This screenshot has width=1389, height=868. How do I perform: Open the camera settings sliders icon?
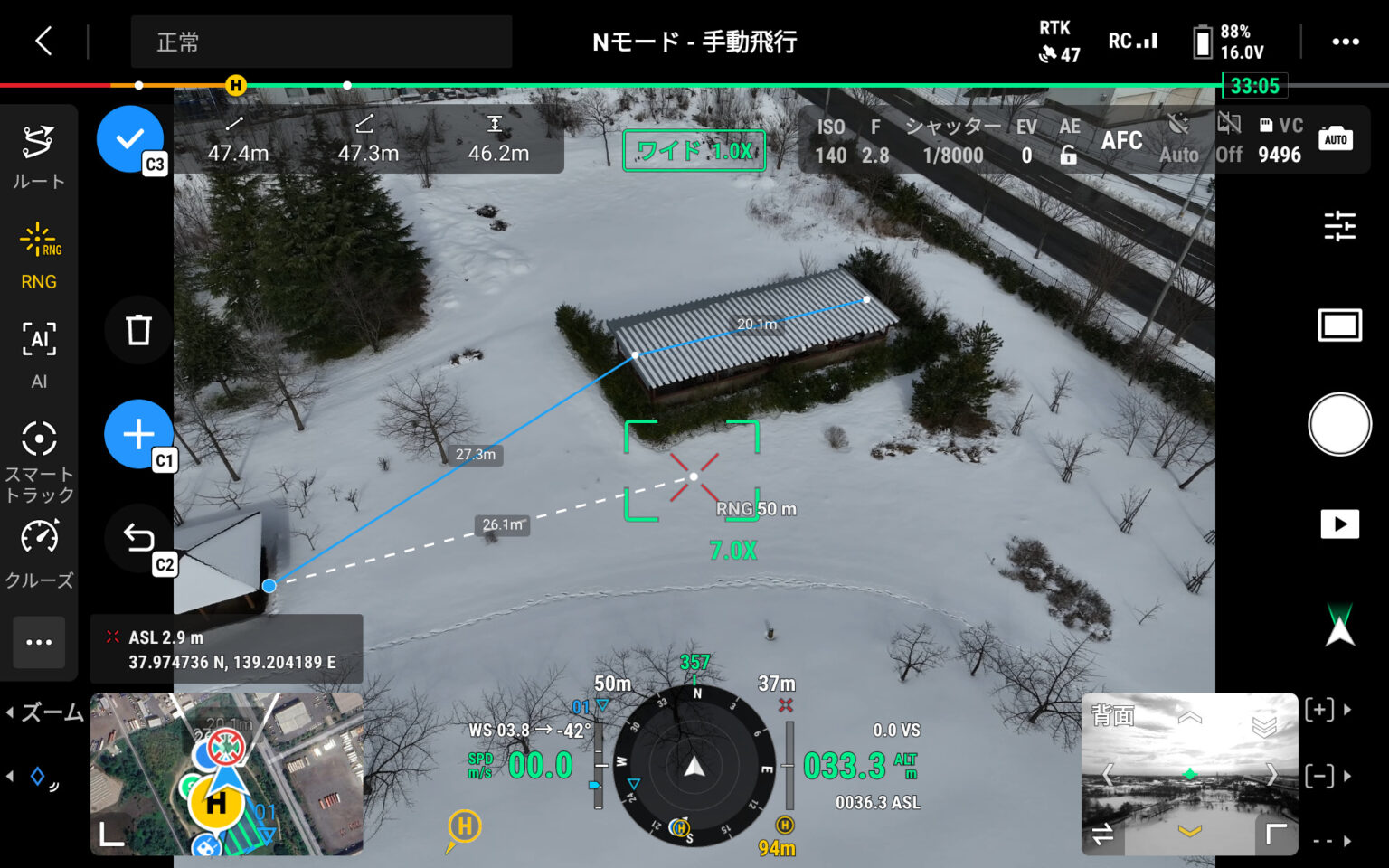tap(1339, 225)
